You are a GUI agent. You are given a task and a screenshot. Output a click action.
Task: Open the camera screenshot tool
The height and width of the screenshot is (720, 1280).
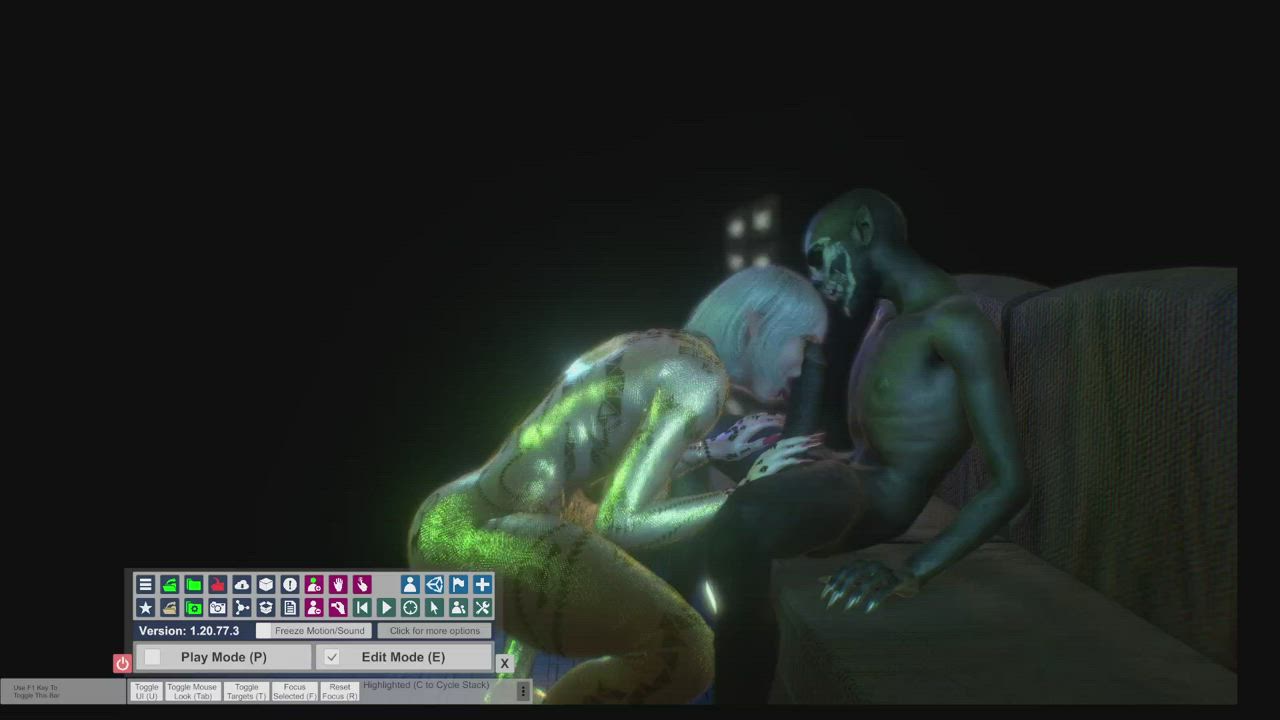[217, 608]
